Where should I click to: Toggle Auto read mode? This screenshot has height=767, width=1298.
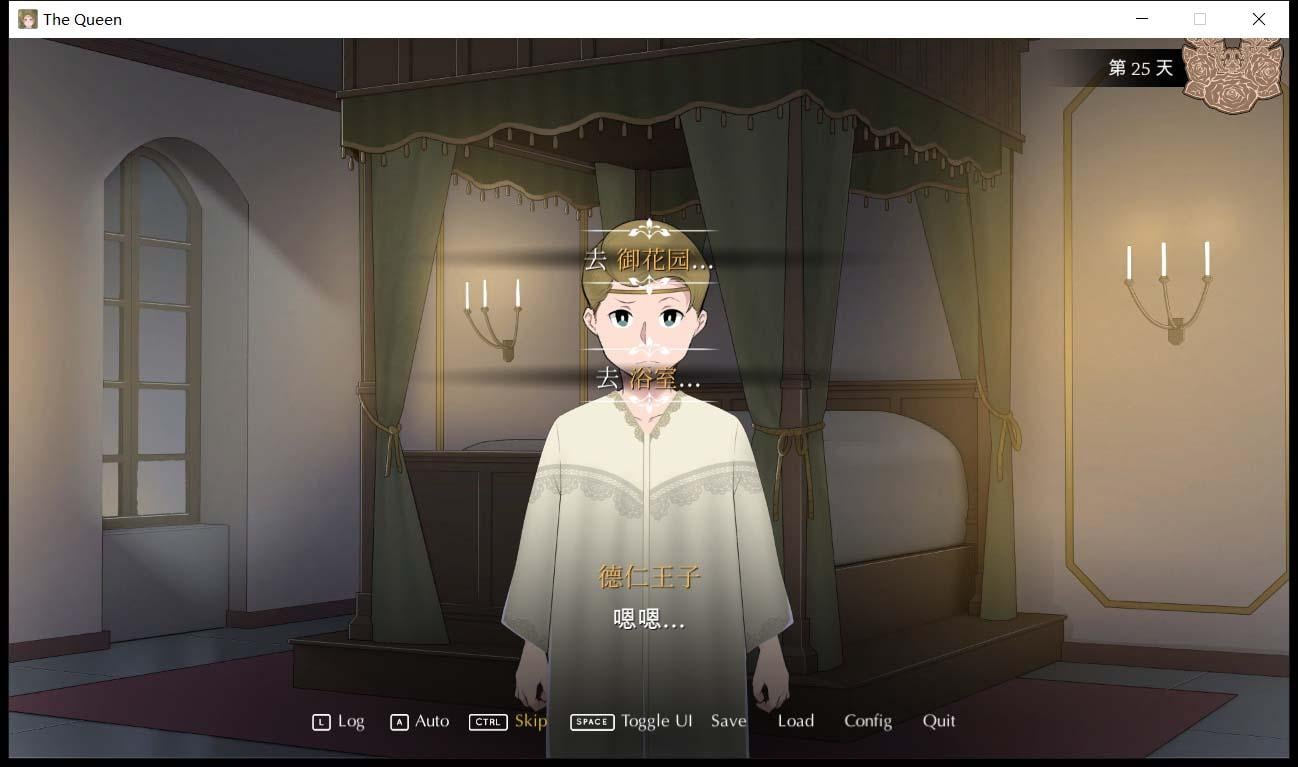[x=430, y=721]
